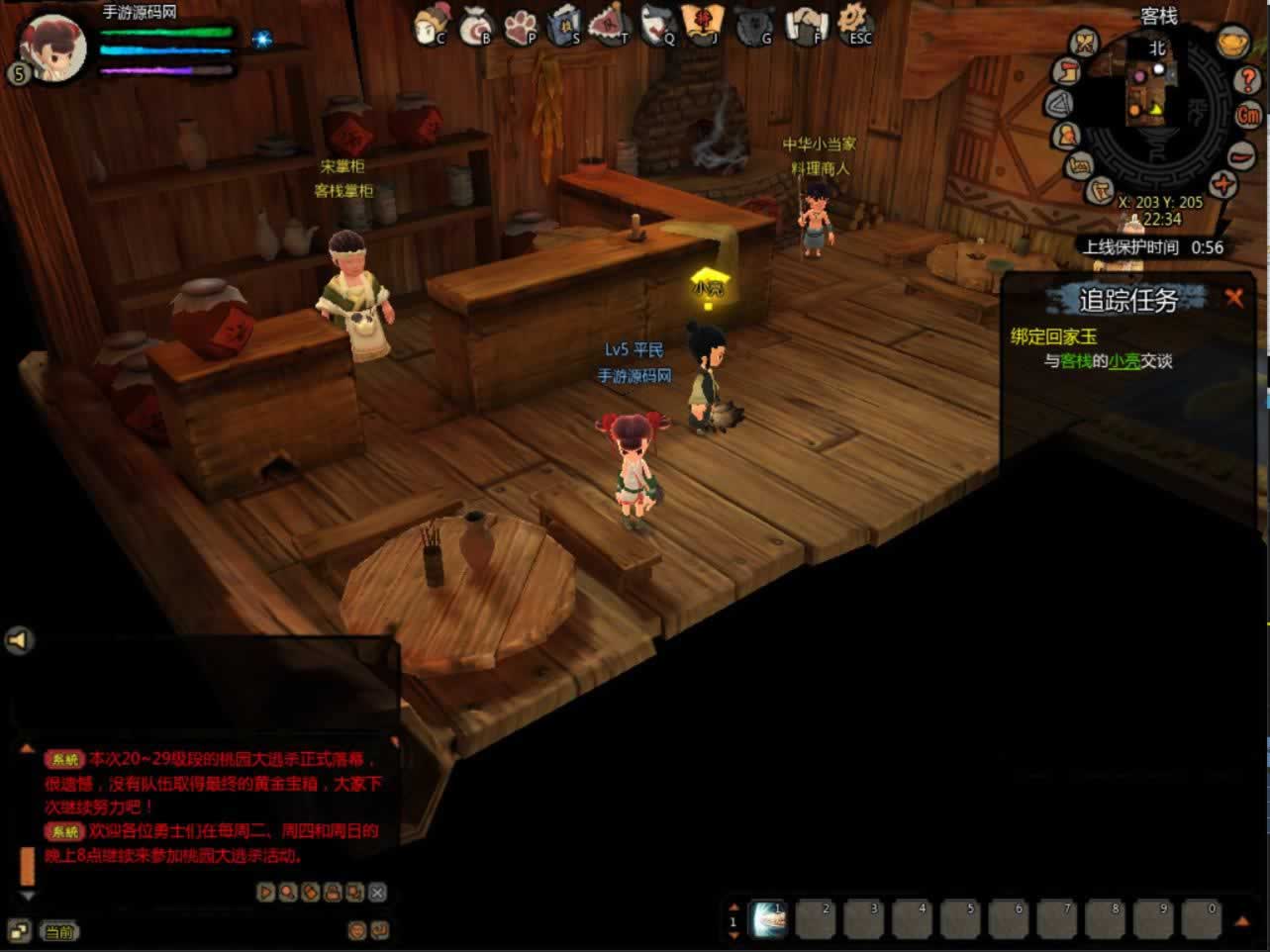Open the pet paw icon labeled P
1270x952 pixels.
tap(521, 26)
